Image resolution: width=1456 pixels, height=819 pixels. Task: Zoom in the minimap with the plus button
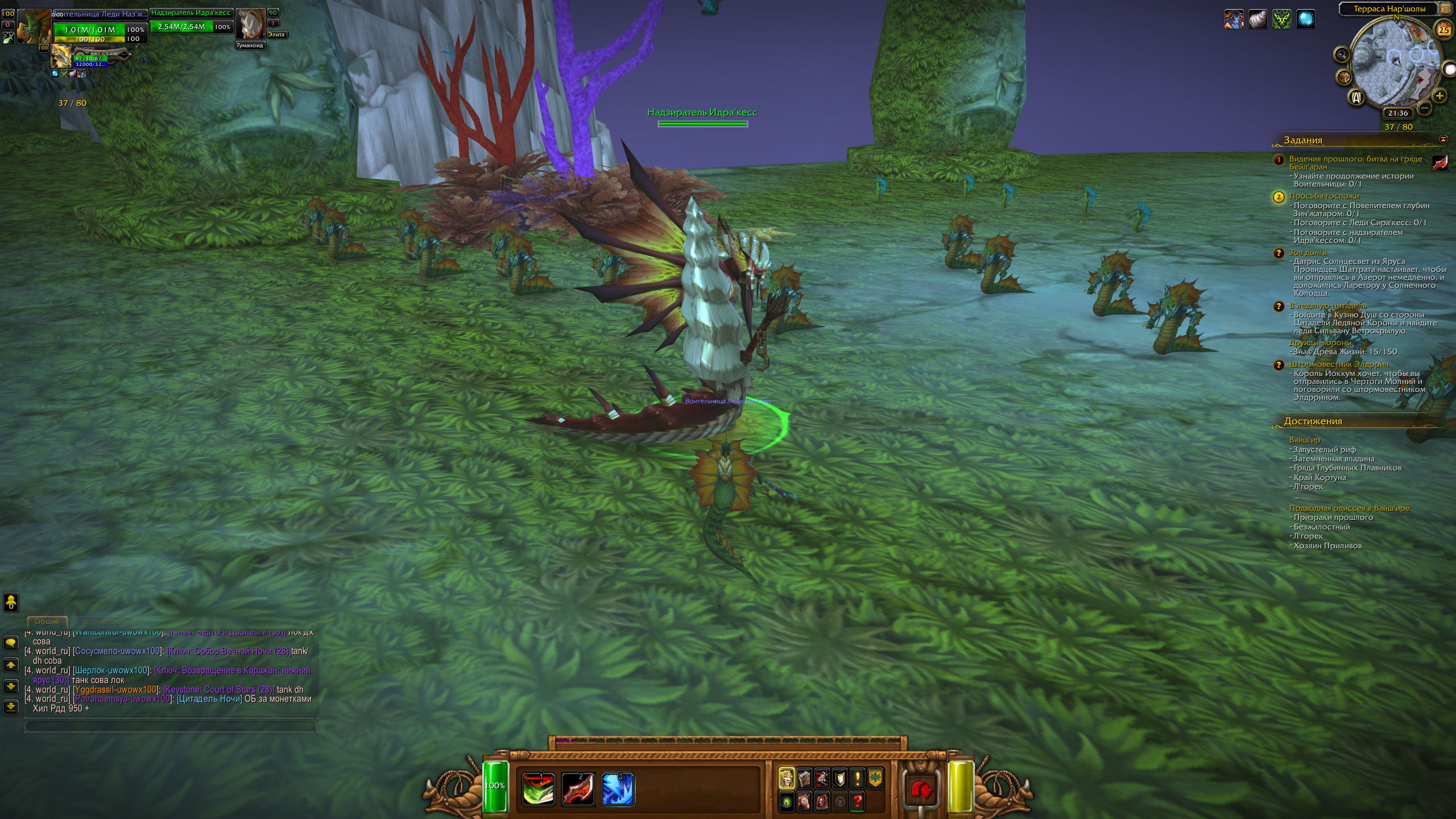pos(1440,96)
